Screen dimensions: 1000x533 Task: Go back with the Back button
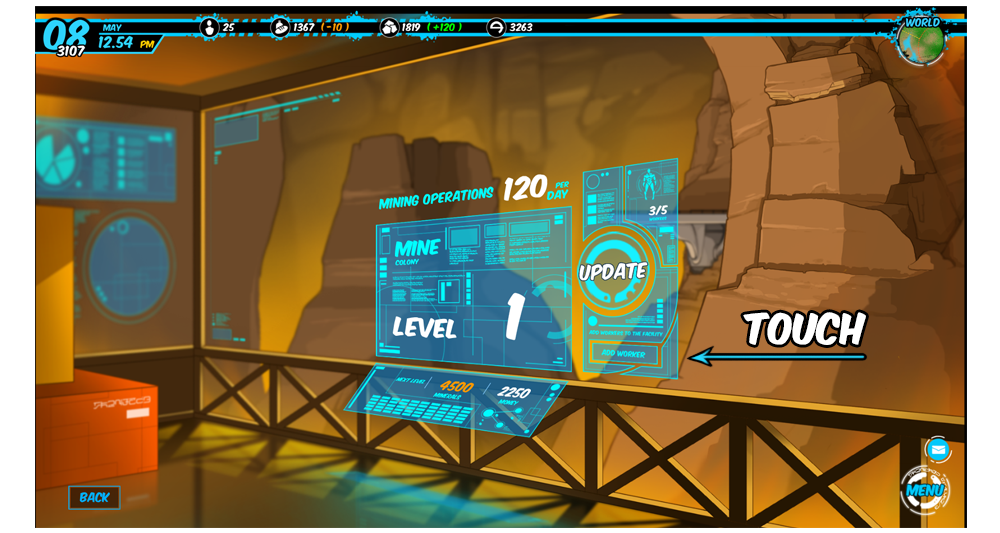tap(94, 497)
